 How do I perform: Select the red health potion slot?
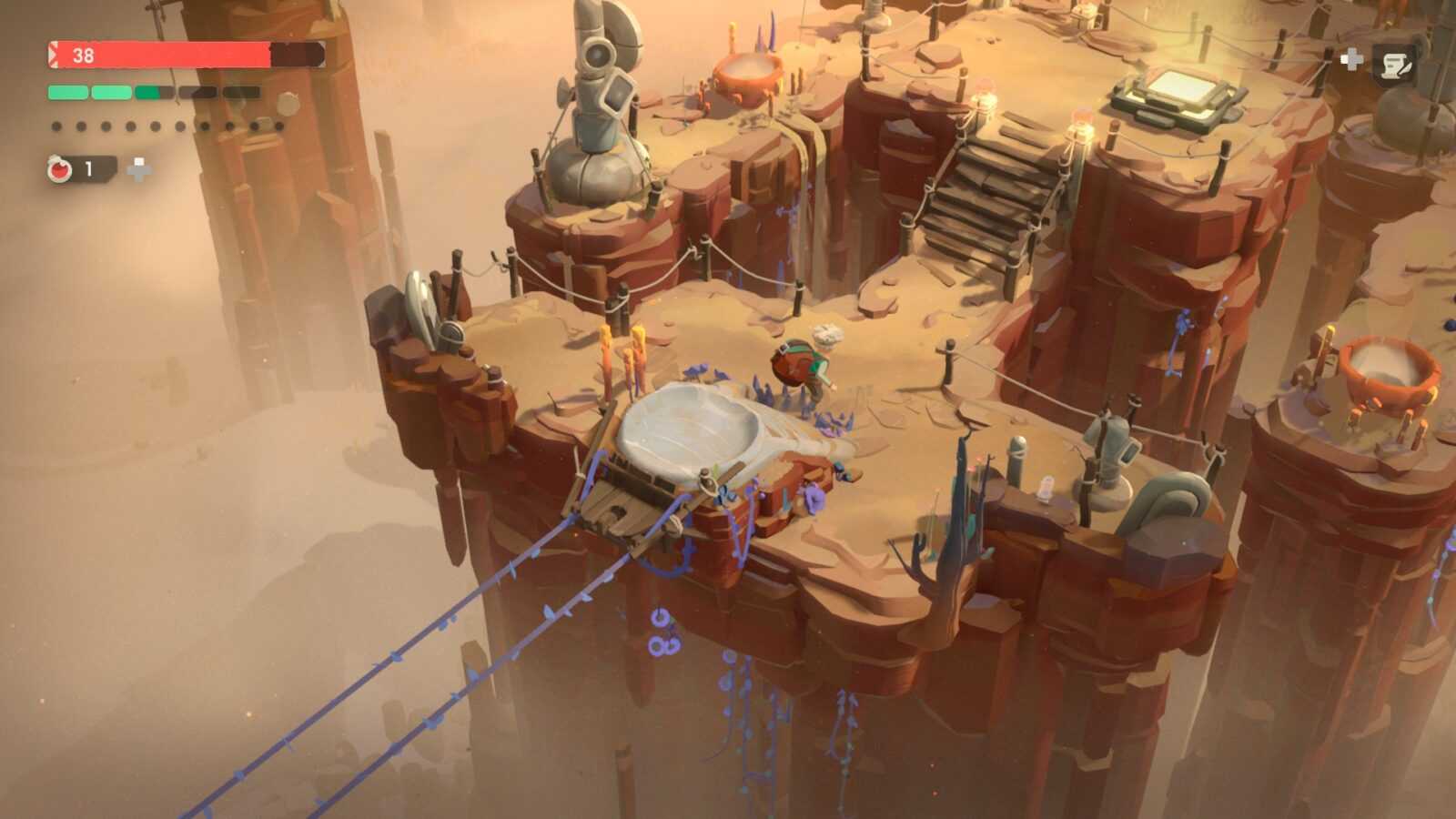point(61,169)
